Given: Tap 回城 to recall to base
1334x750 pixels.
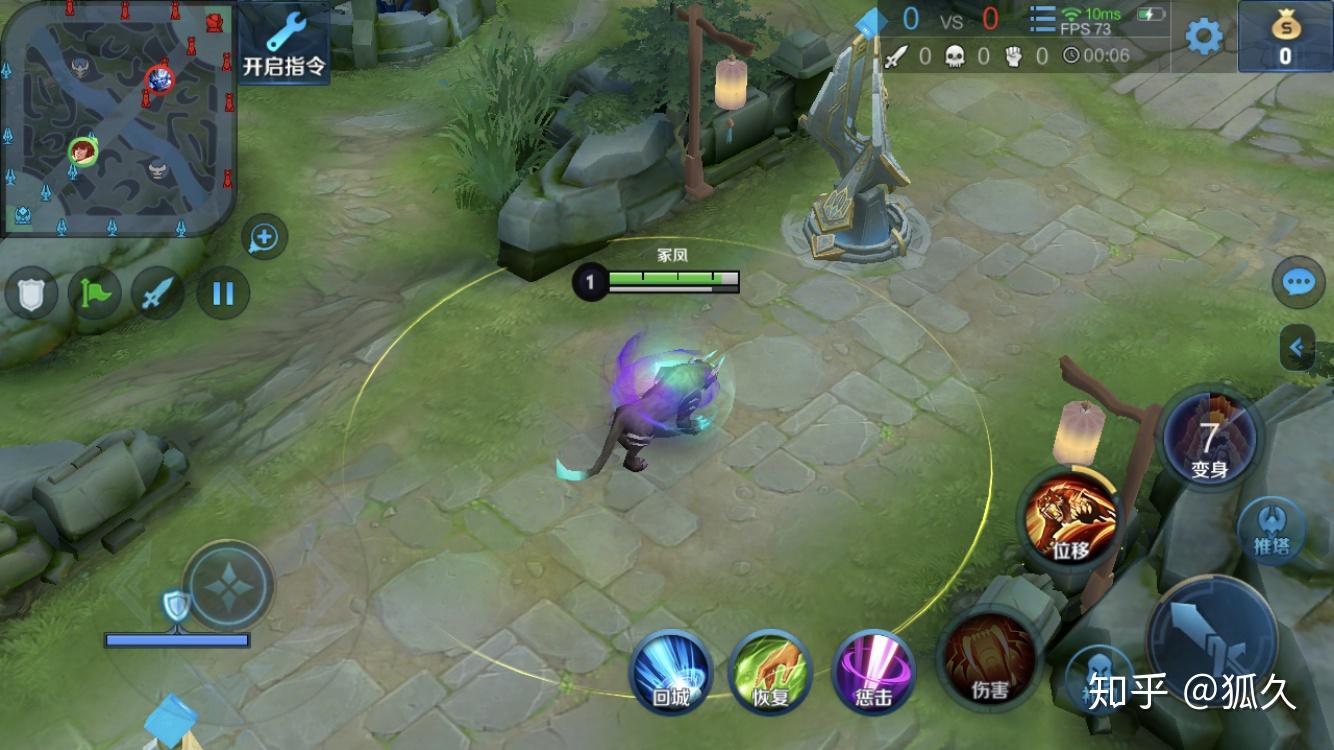Looking at the screenshot, I should pos(670,671).
